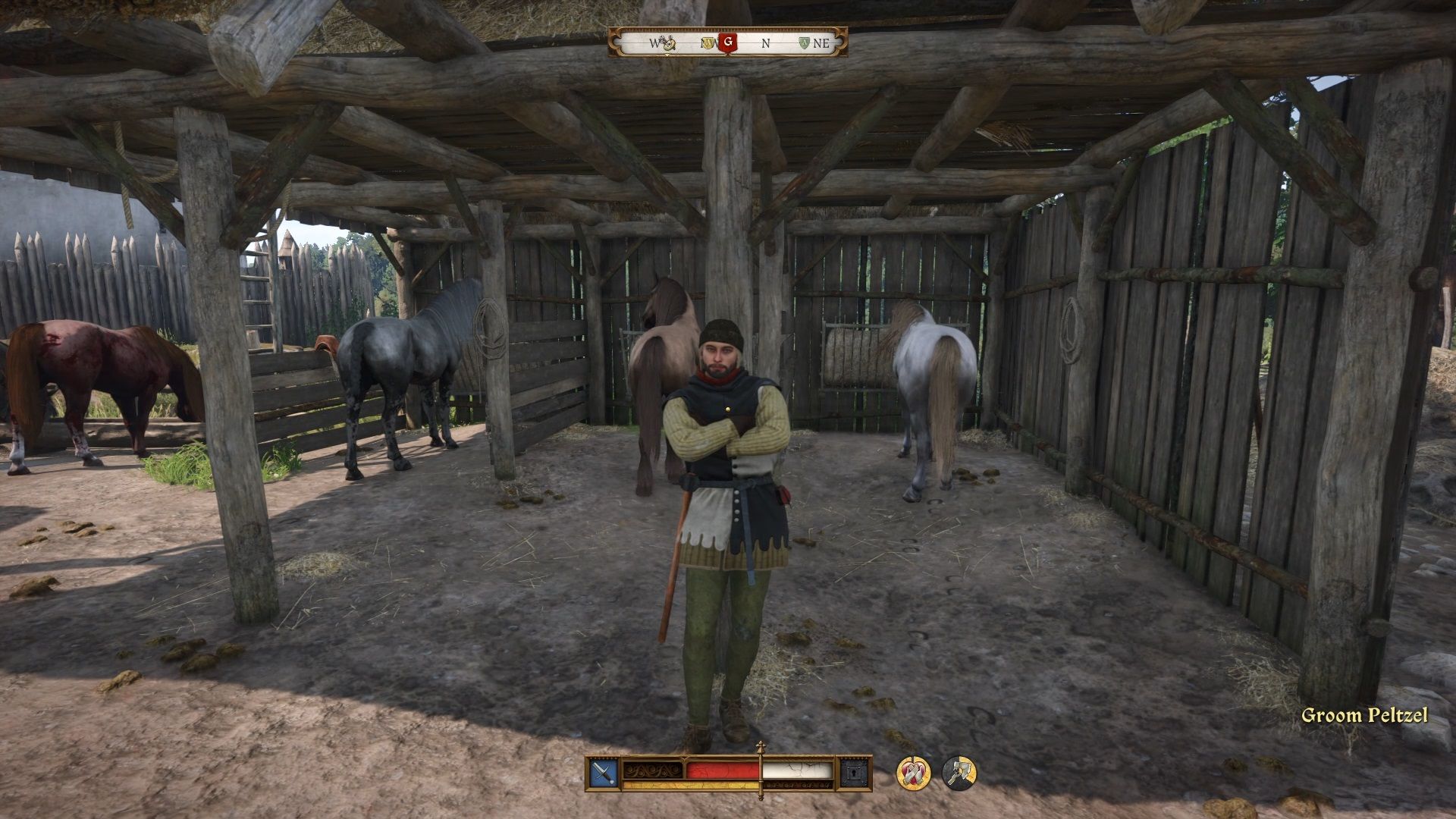This screenshot has height=819, width=1456.
Task: Select the yellow shield marker on compass
Action: (x=707, y=42)
